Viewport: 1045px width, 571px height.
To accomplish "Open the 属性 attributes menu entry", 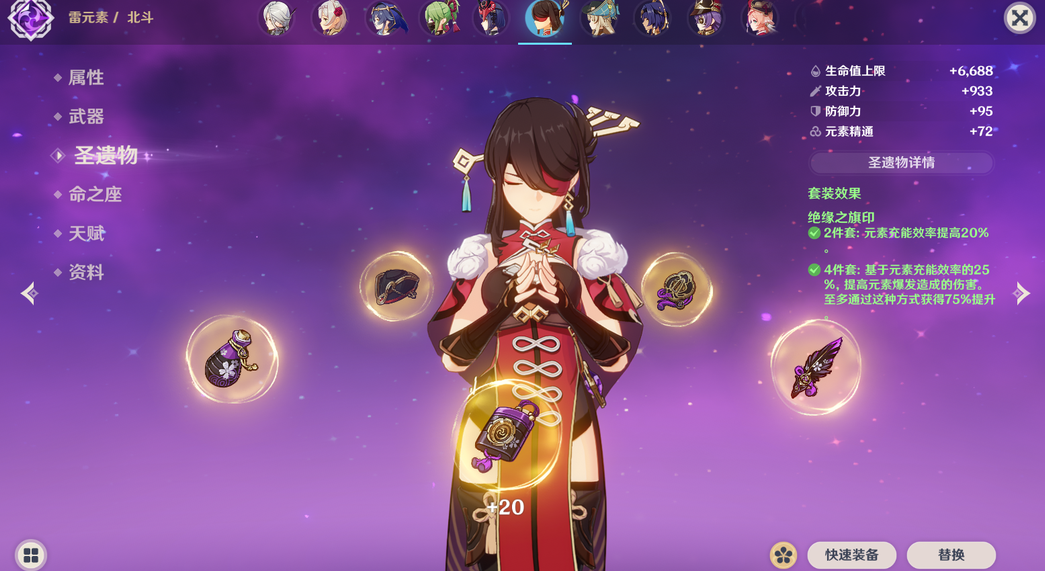I will pyautogui.click(x=85, y=78).
